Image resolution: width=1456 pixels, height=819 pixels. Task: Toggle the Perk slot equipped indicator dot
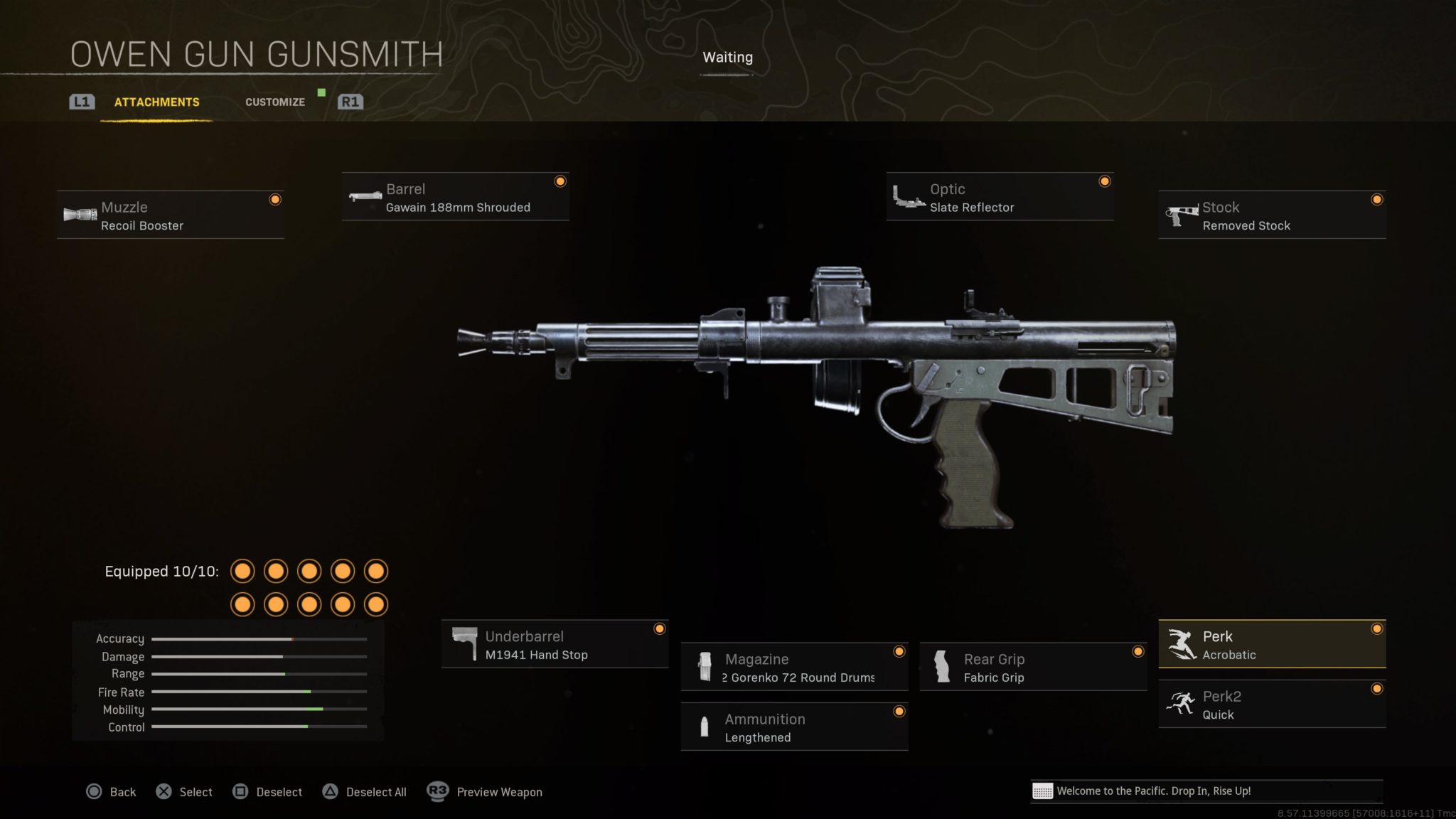(x=1378, y=628)
